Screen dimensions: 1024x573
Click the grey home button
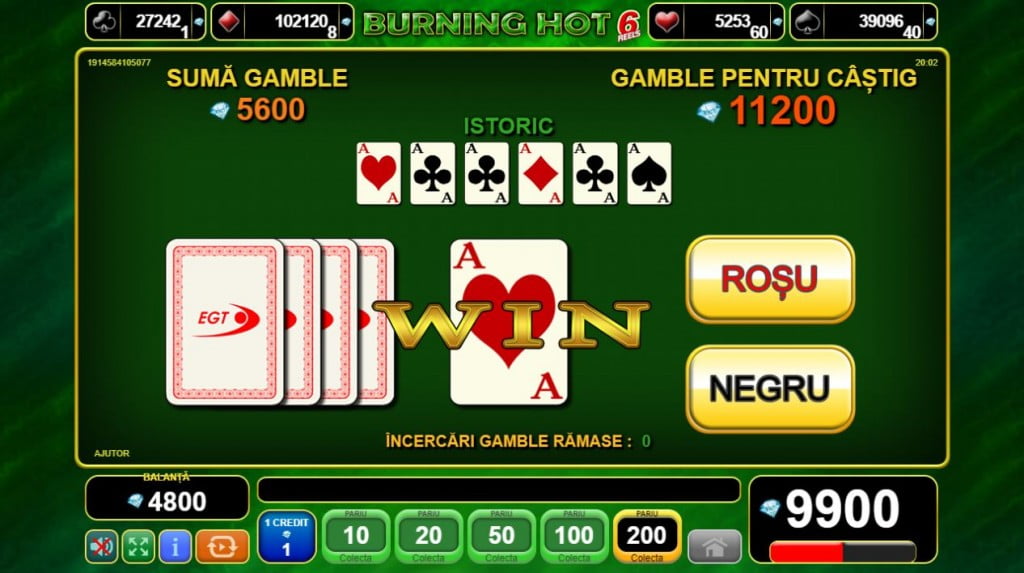click(714, 546)
